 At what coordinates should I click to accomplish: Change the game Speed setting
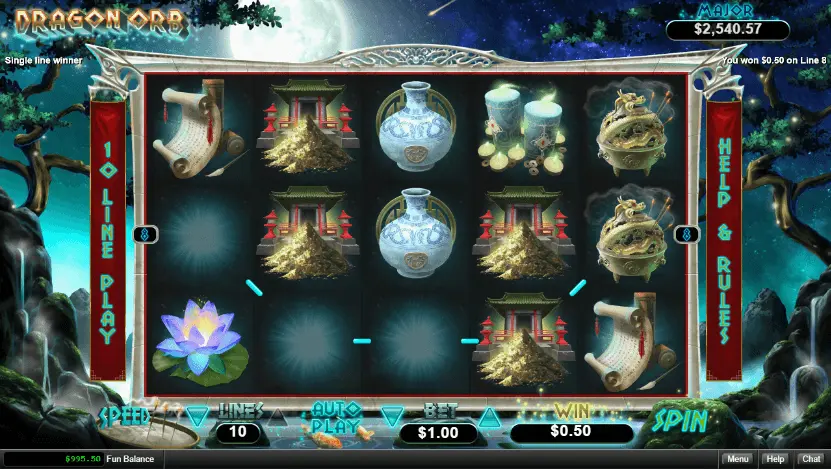point(124,415)
